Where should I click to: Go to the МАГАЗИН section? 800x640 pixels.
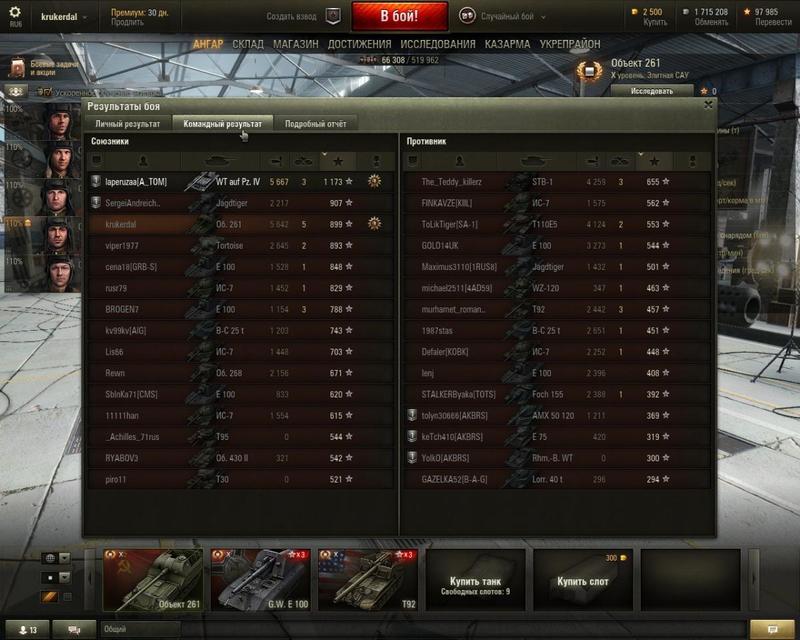295,45
